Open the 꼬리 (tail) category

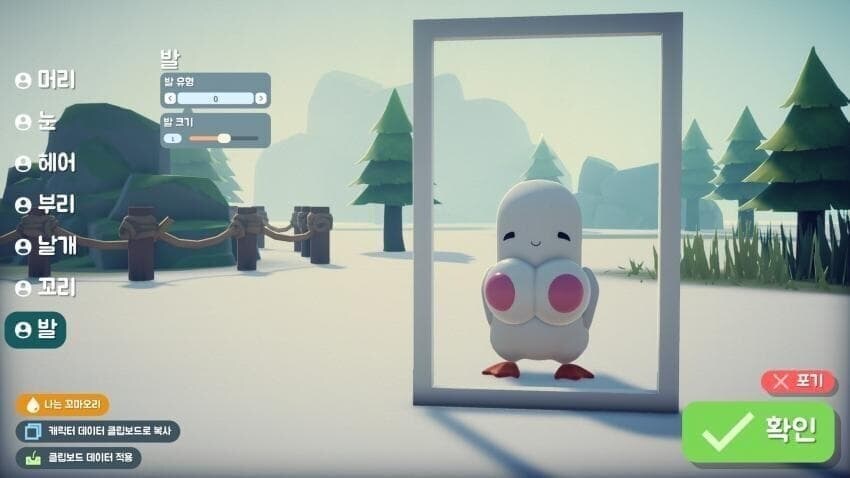click(45, 288)
